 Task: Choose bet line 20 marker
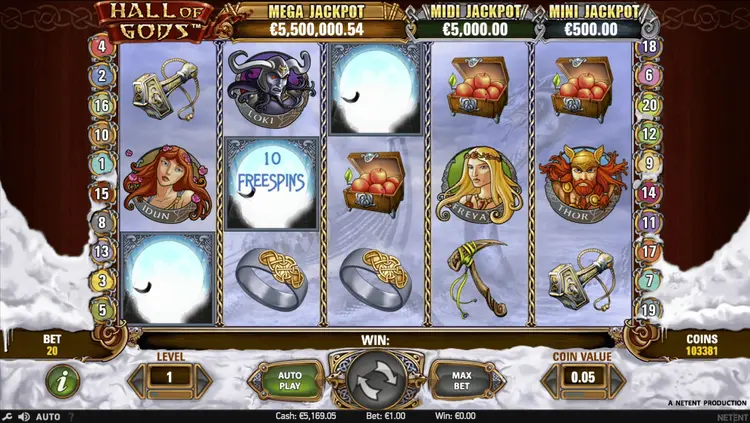point(650,105)
